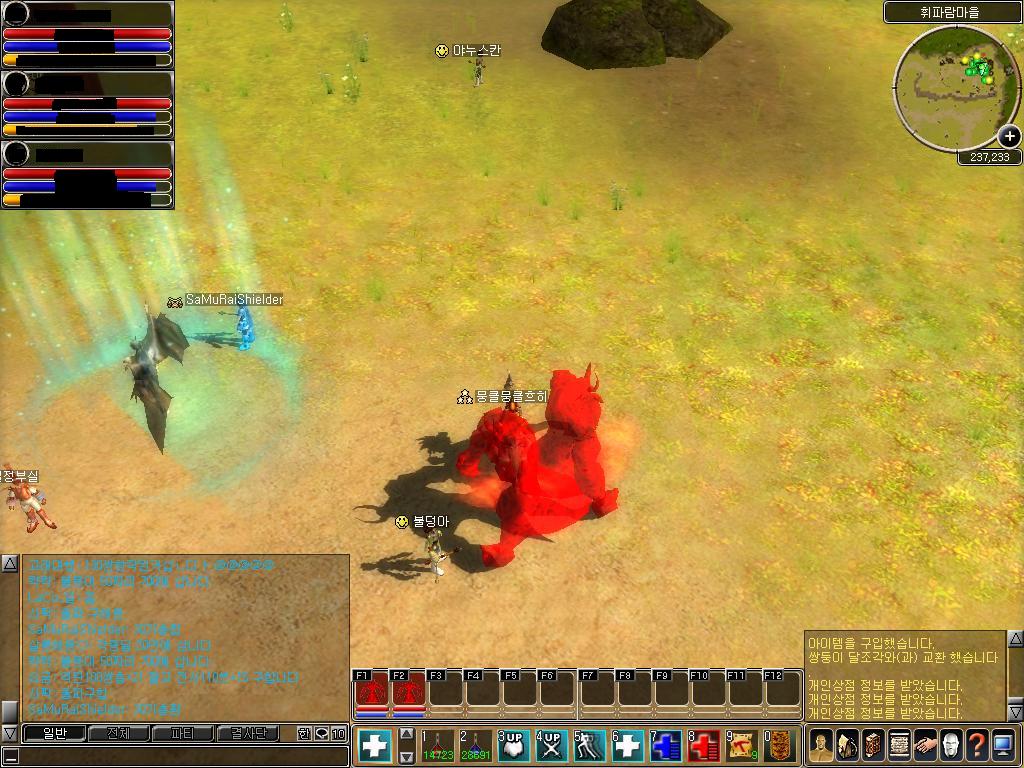
Task: Use the red cross heal in slot 8
Action: tap(703, 746)
